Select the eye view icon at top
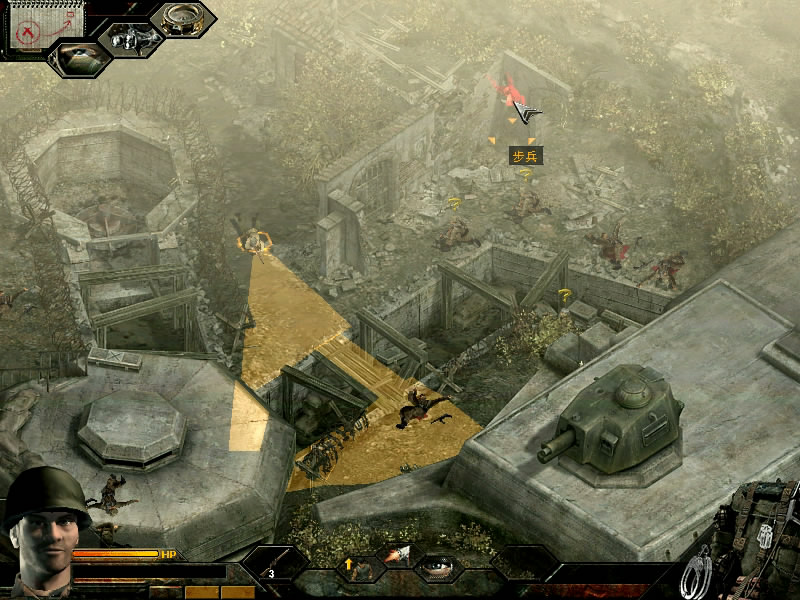 pos(78,57)
